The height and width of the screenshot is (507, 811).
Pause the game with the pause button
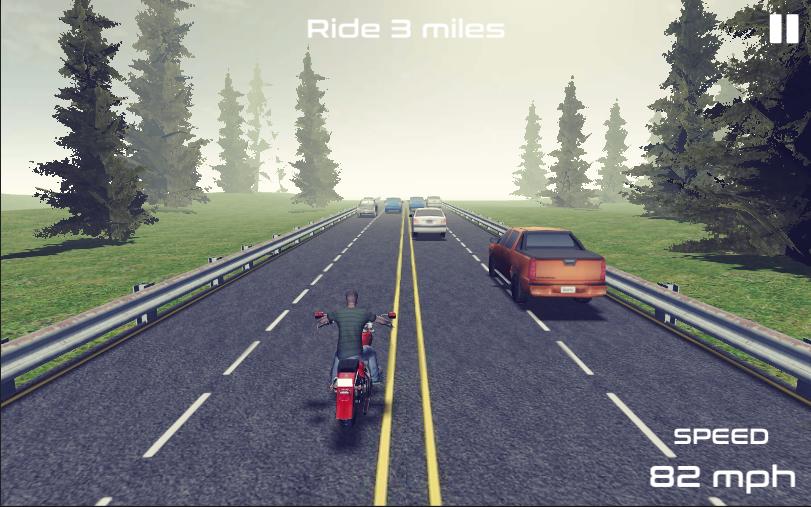pyautogui.click(x=783, y=29)
